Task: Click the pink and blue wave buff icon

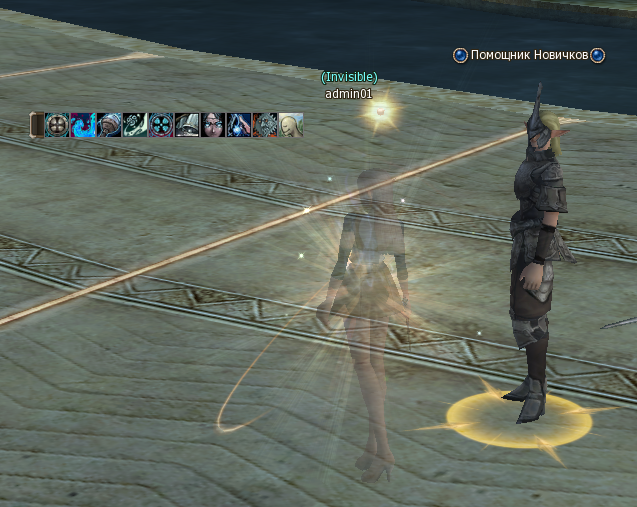Action: point(83,125)
